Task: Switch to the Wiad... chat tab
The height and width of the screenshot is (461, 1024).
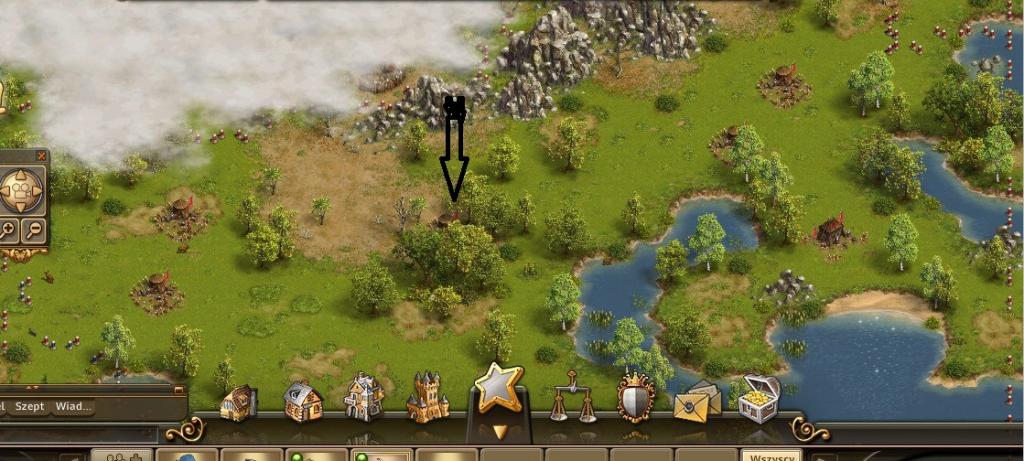Action: [73, 406]
